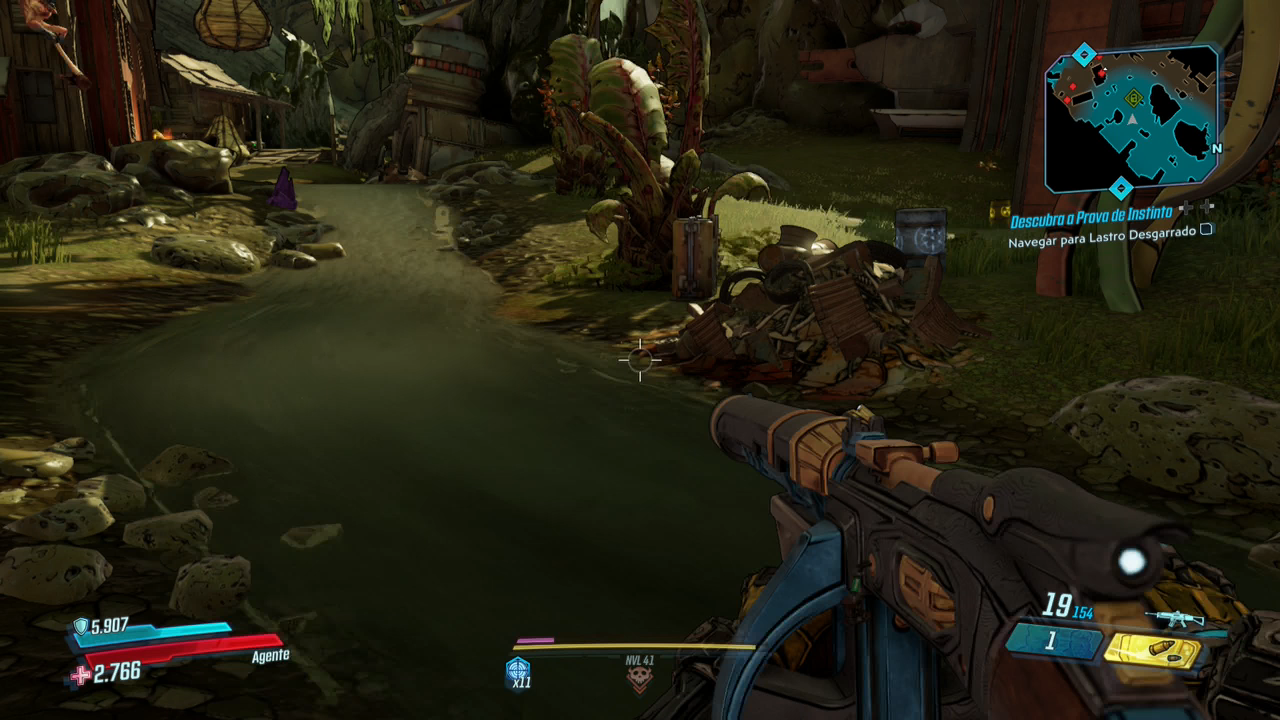Click the level 41 skull badge

638,679
